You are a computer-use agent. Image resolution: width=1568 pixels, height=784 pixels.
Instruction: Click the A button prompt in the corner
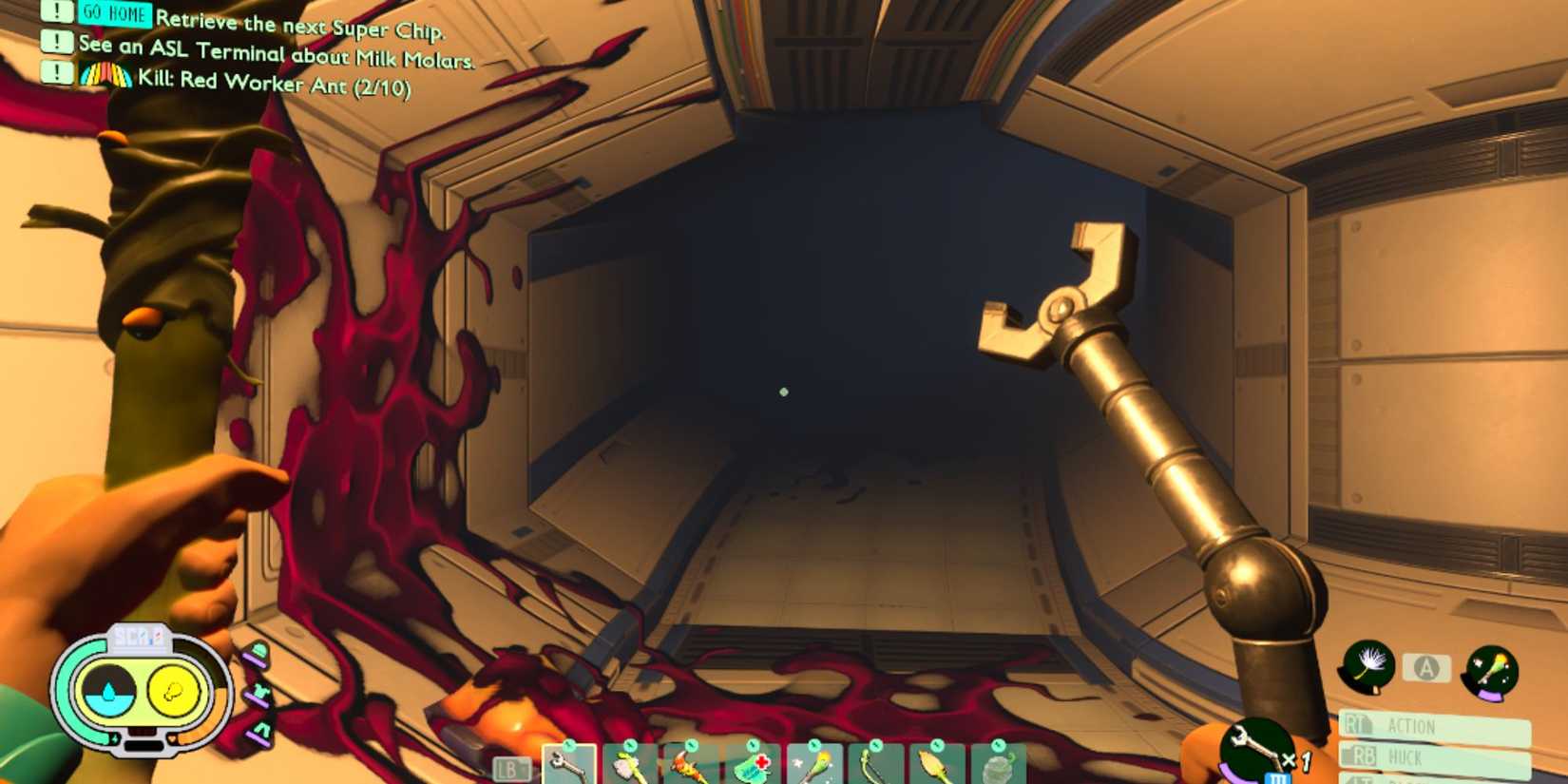[1425, 668]
